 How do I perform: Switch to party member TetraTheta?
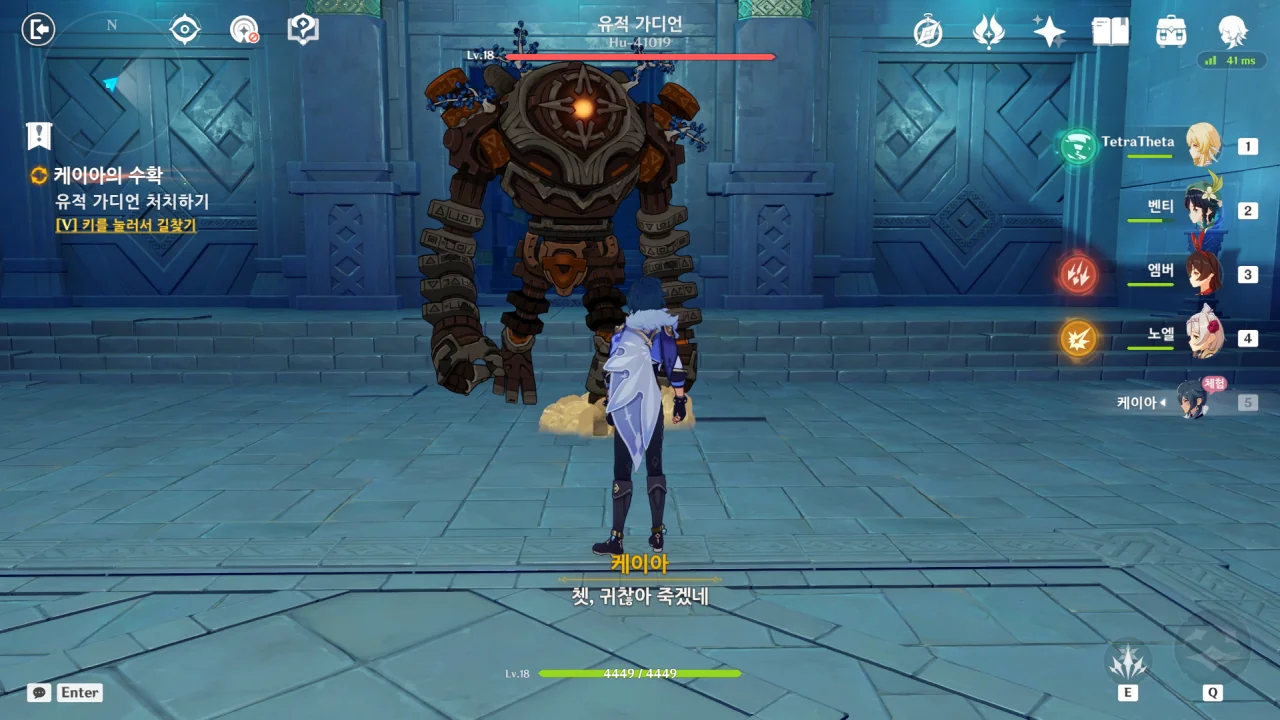1203,145
